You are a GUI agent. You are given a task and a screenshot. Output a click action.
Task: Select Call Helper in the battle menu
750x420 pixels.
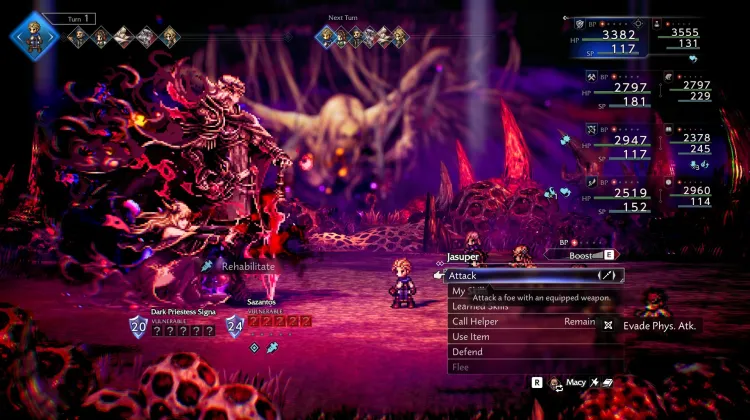pos(475,322)
